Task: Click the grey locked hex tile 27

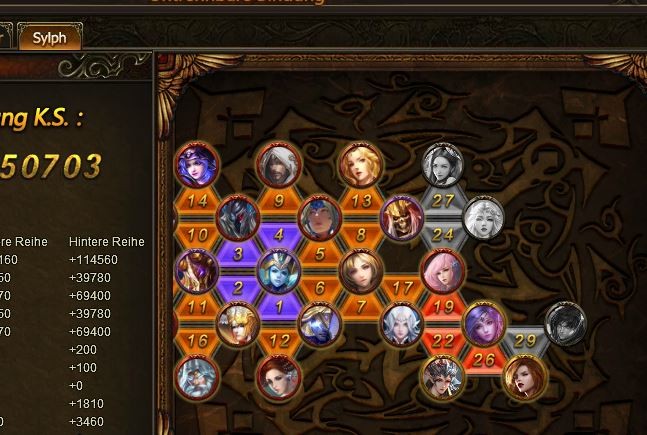Action: 443,200
